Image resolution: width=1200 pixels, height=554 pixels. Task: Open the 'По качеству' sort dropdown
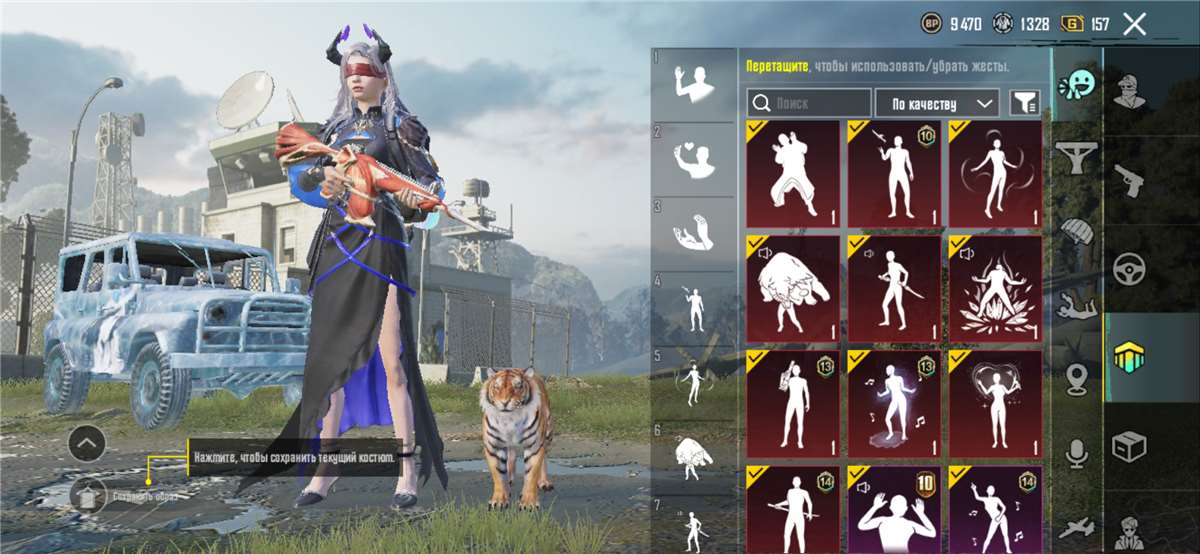tap(937, 103)
